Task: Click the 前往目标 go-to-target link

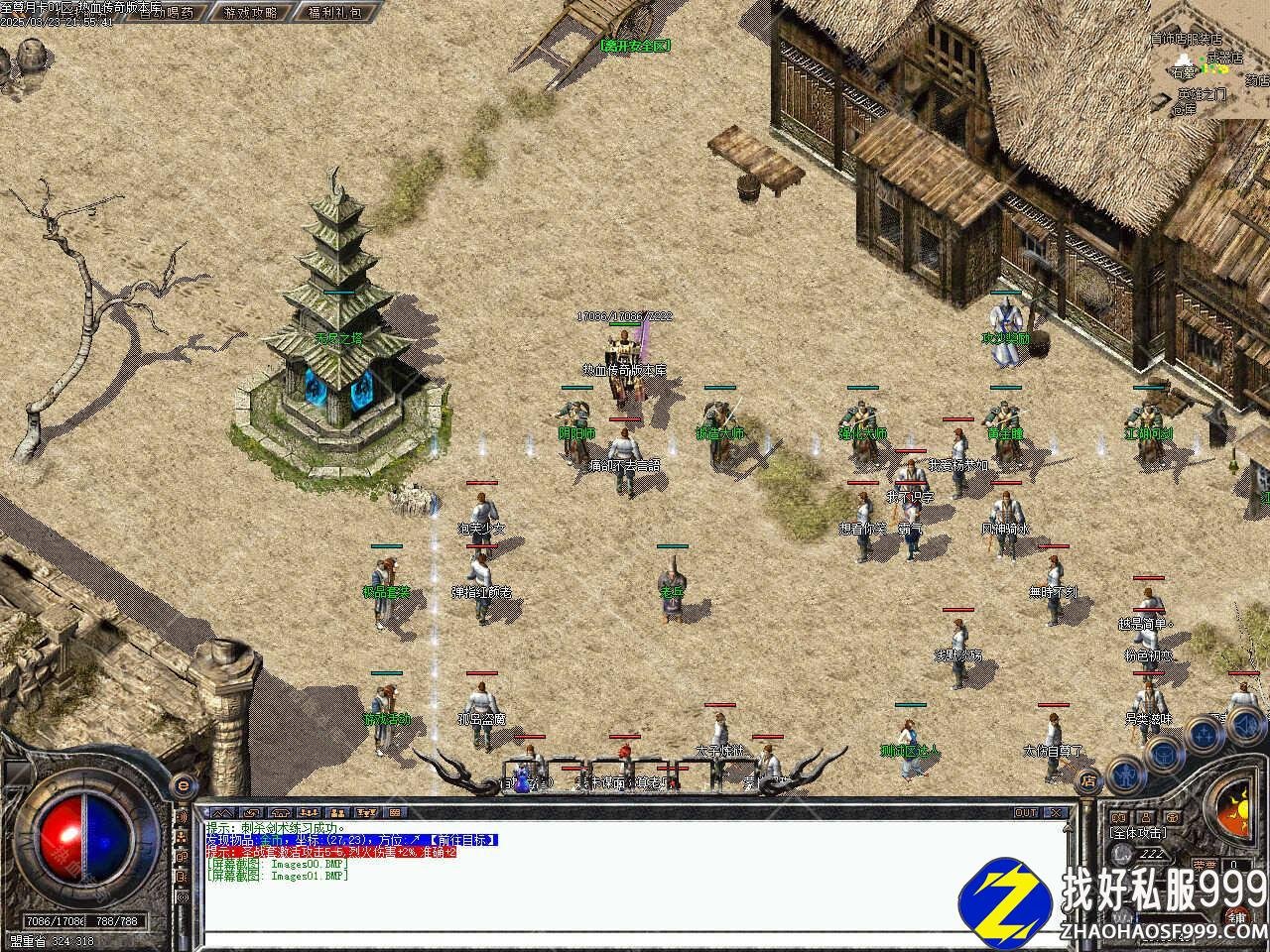Action: coord(462,840)
